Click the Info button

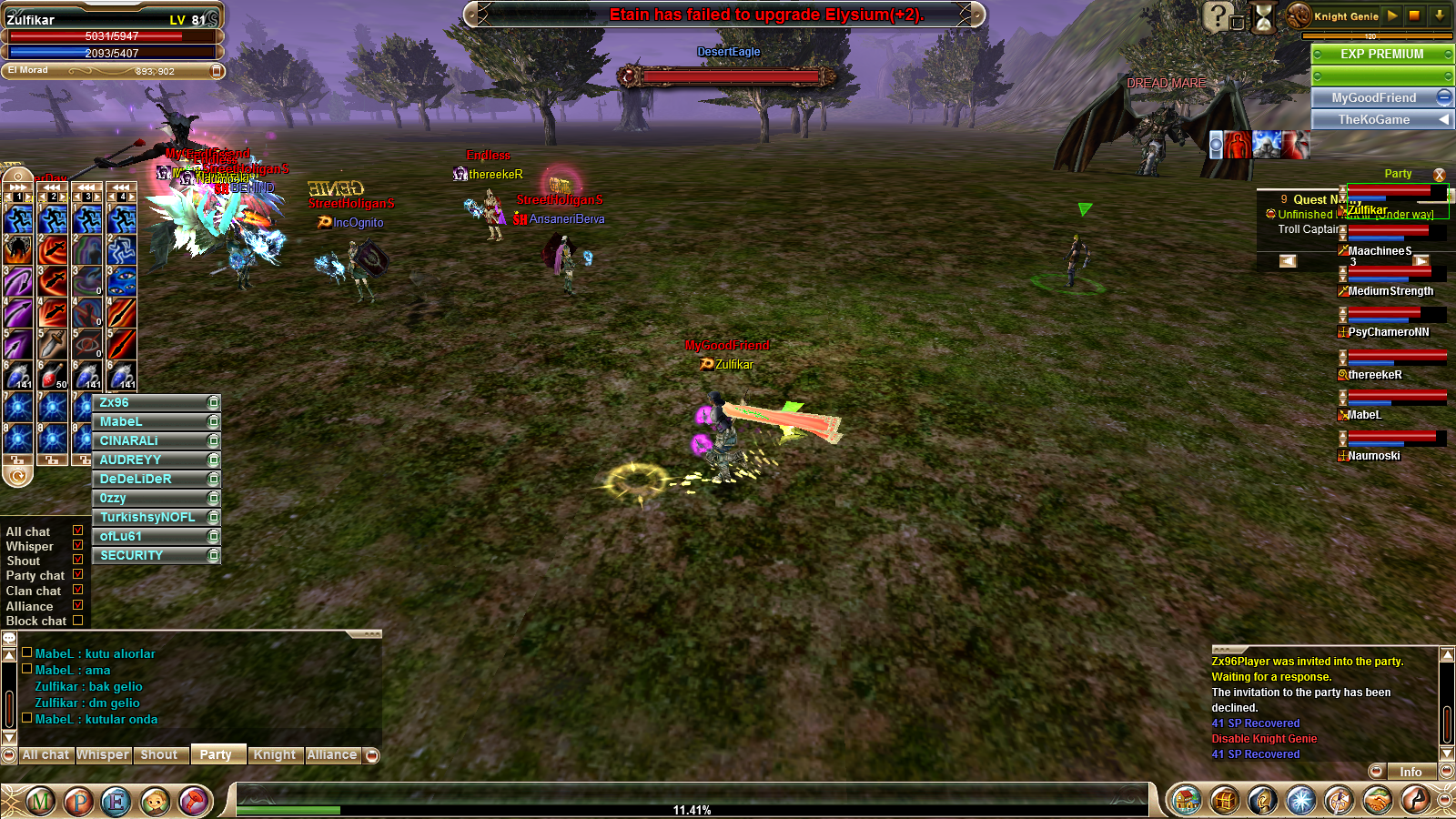click(1410, 772)
